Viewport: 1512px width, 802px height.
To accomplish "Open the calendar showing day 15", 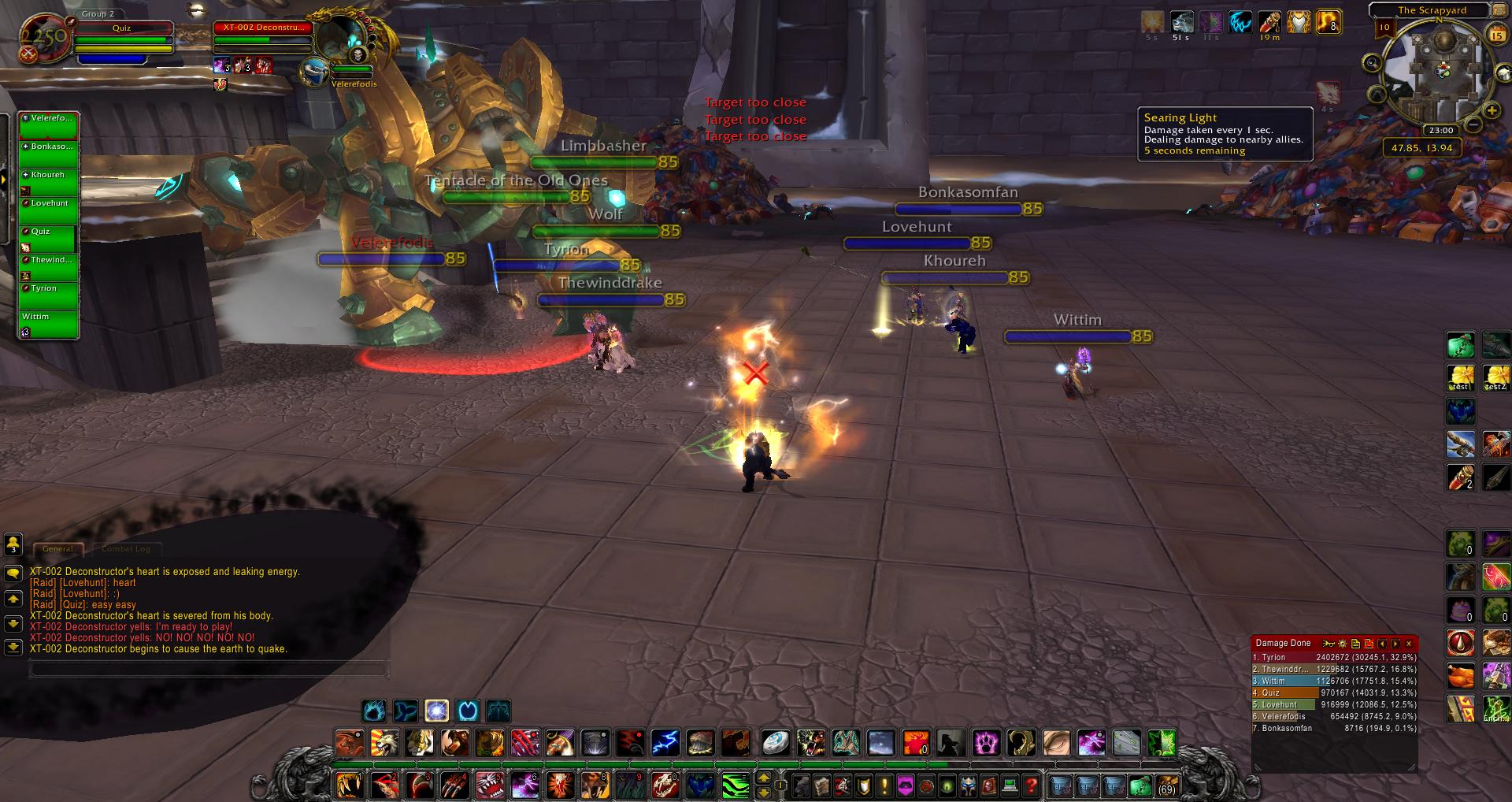I will [x=1497, y=35].
